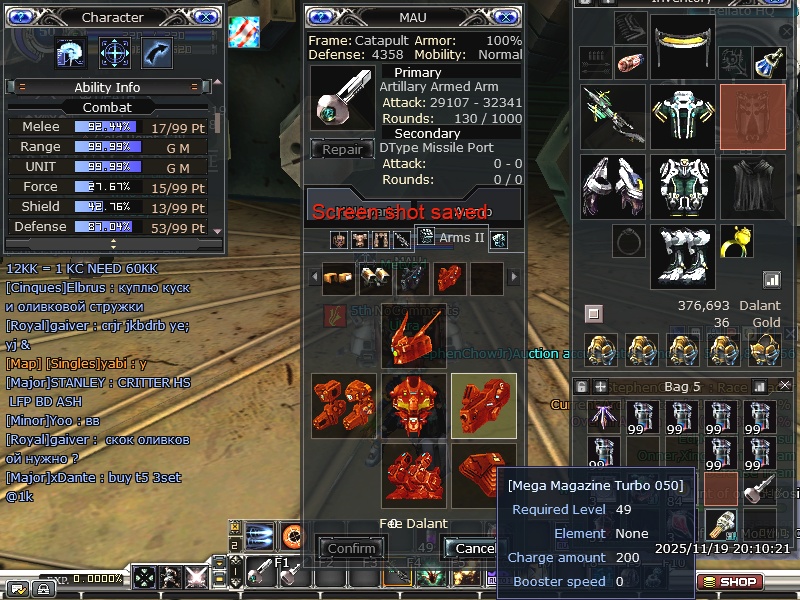
Task: Close the Character window
Action: [205, 17]
